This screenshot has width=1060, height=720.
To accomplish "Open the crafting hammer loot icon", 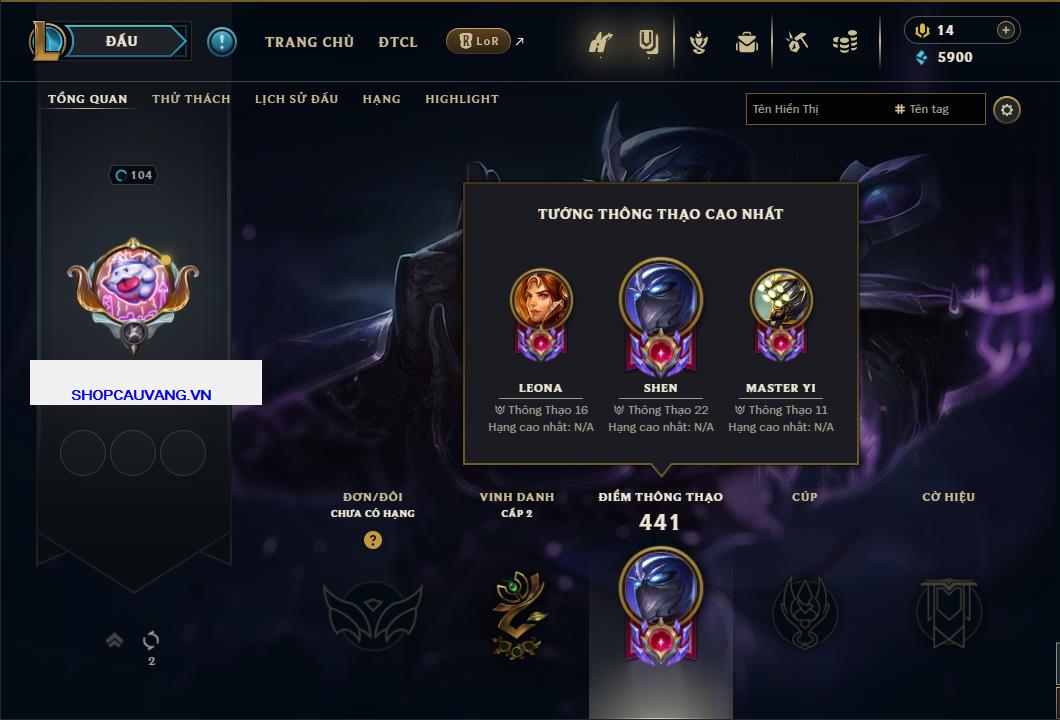I will click(x=797, y=42).
